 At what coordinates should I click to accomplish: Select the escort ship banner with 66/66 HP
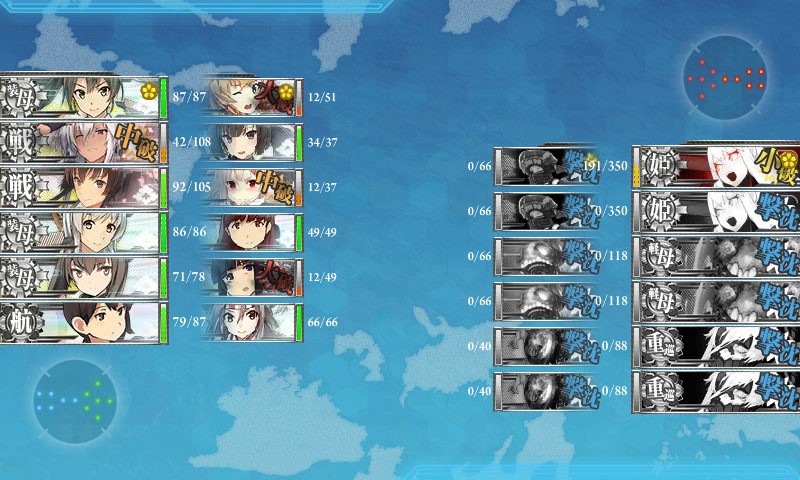[250, 322]
